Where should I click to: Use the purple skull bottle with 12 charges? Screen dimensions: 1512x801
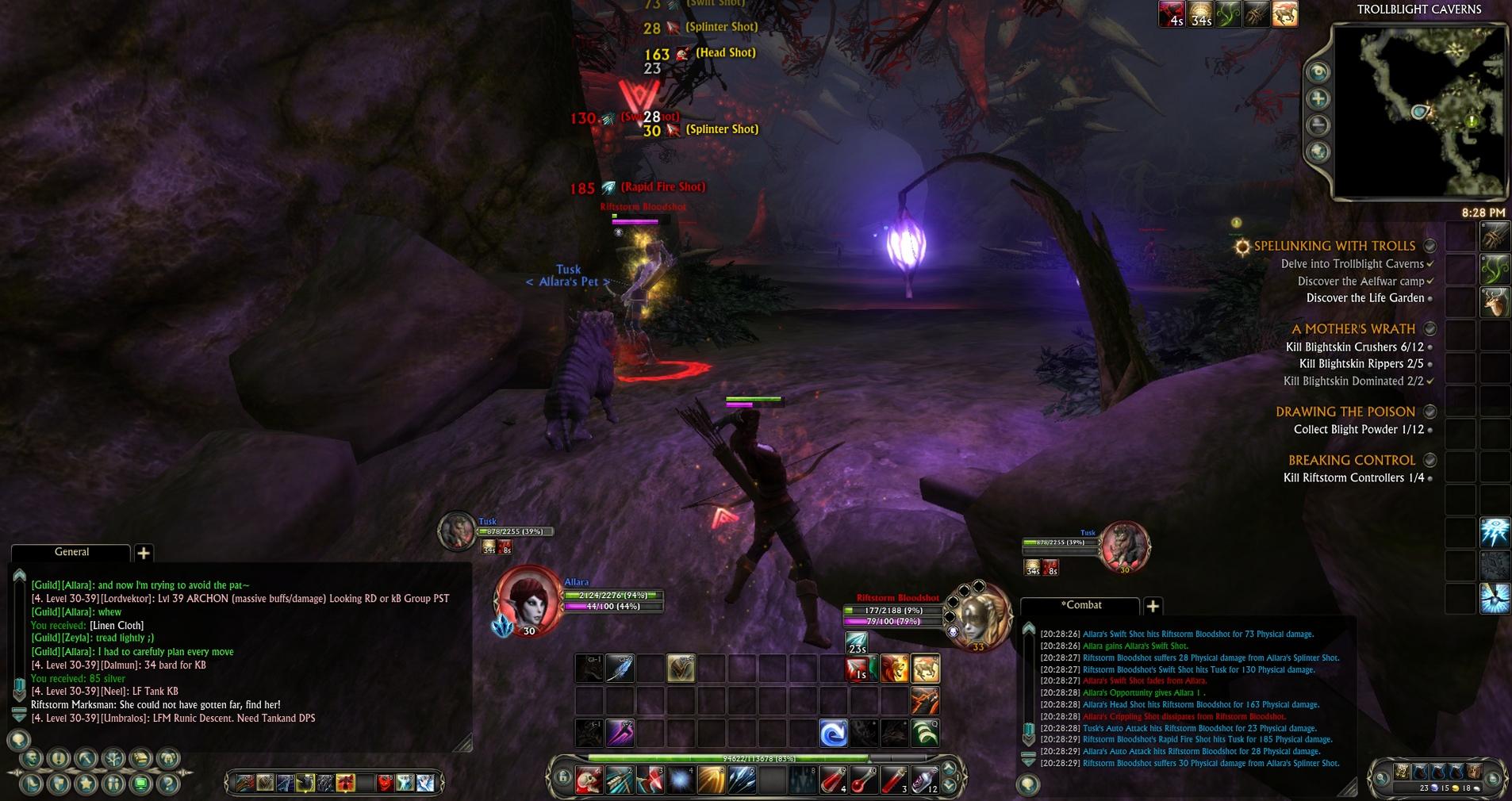point(924,781)
